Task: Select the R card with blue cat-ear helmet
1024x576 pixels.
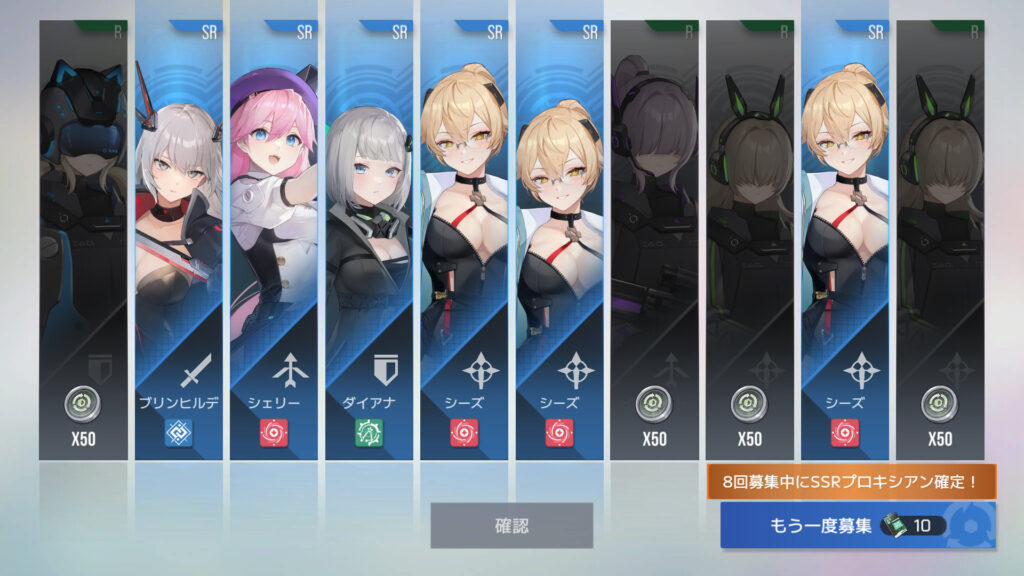Action: 83,240
